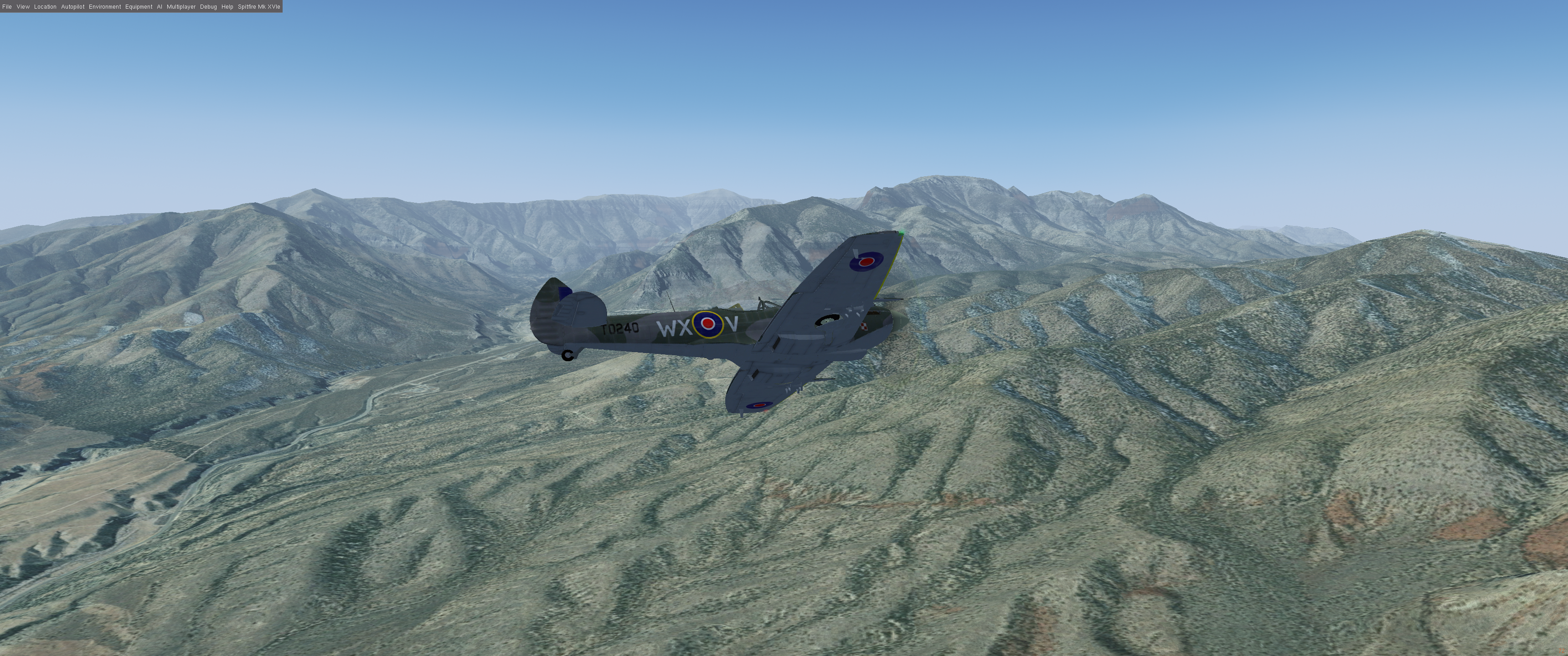Choose the Equipment menu
The image size is (1568, 656).
[139, 7]
